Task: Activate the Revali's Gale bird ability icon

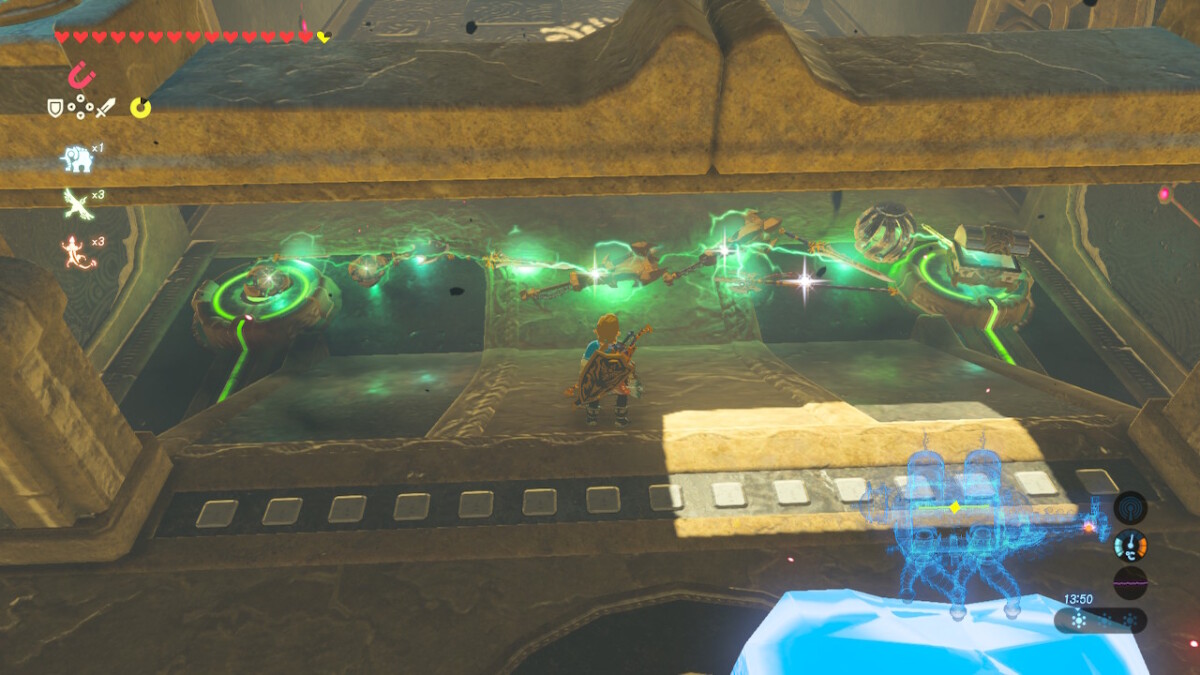Action: (77, 203)
